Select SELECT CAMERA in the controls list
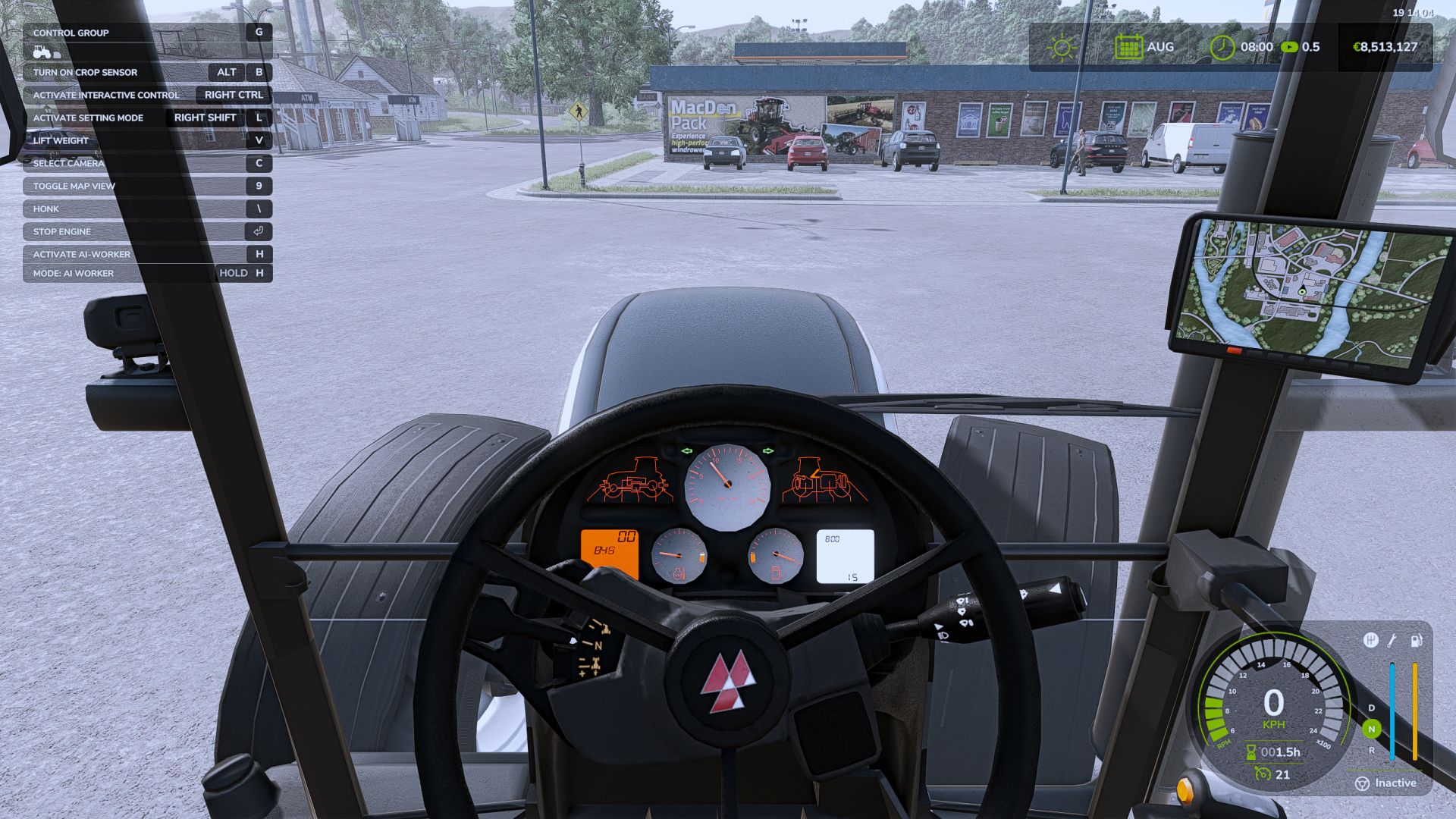The image size is (1456, 819). coord(68,163)
